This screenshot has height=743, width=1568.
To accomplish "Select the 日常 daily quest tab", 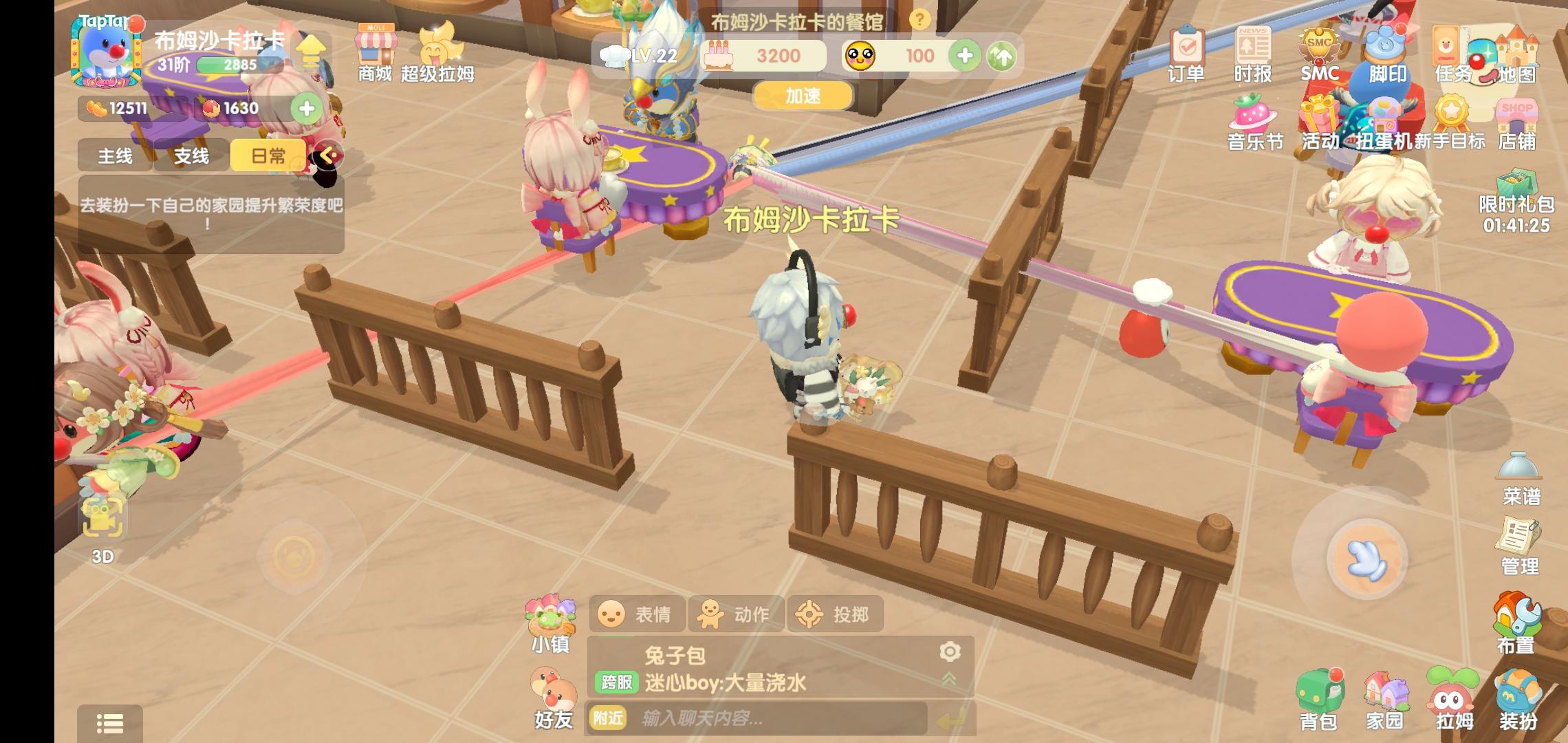I will point(268,155).
